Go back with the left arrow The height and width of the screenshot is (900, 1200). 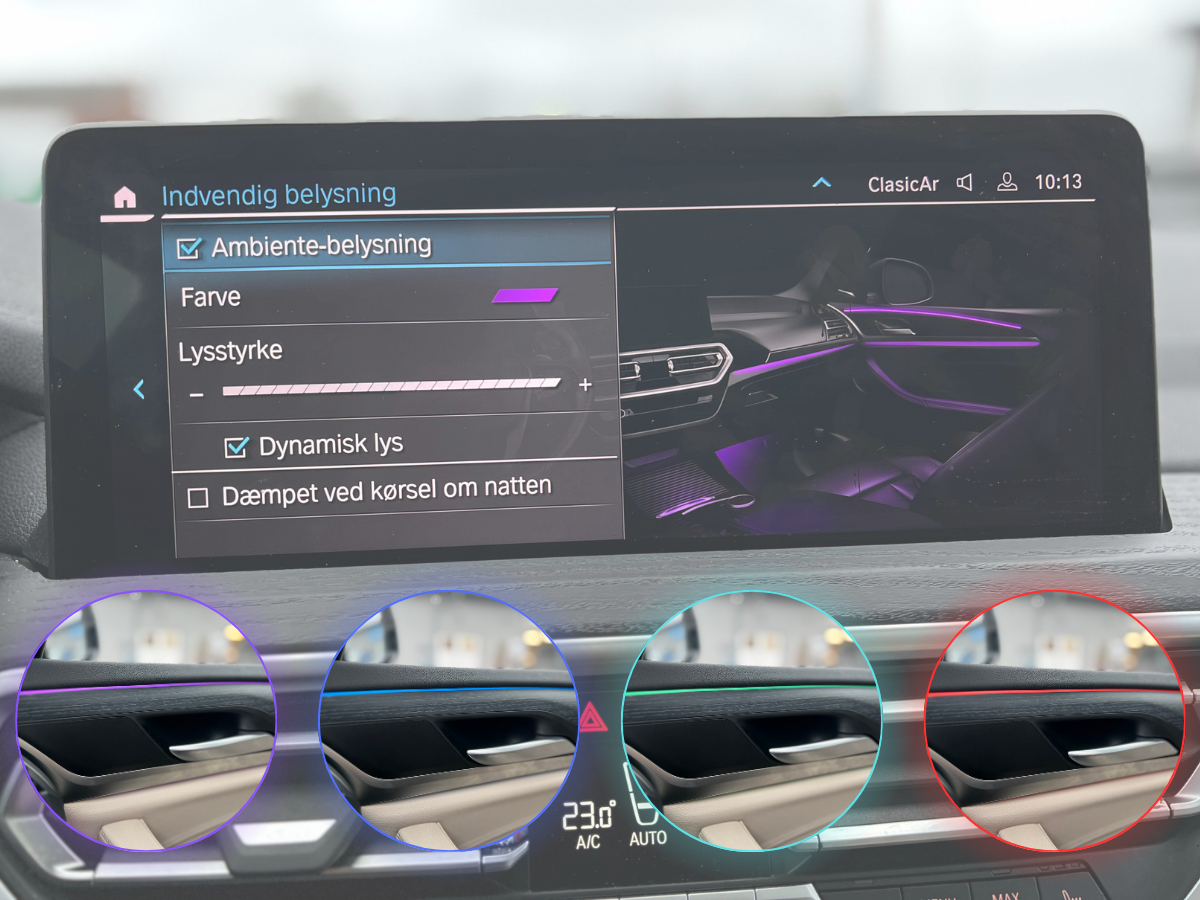coord(139,390)
